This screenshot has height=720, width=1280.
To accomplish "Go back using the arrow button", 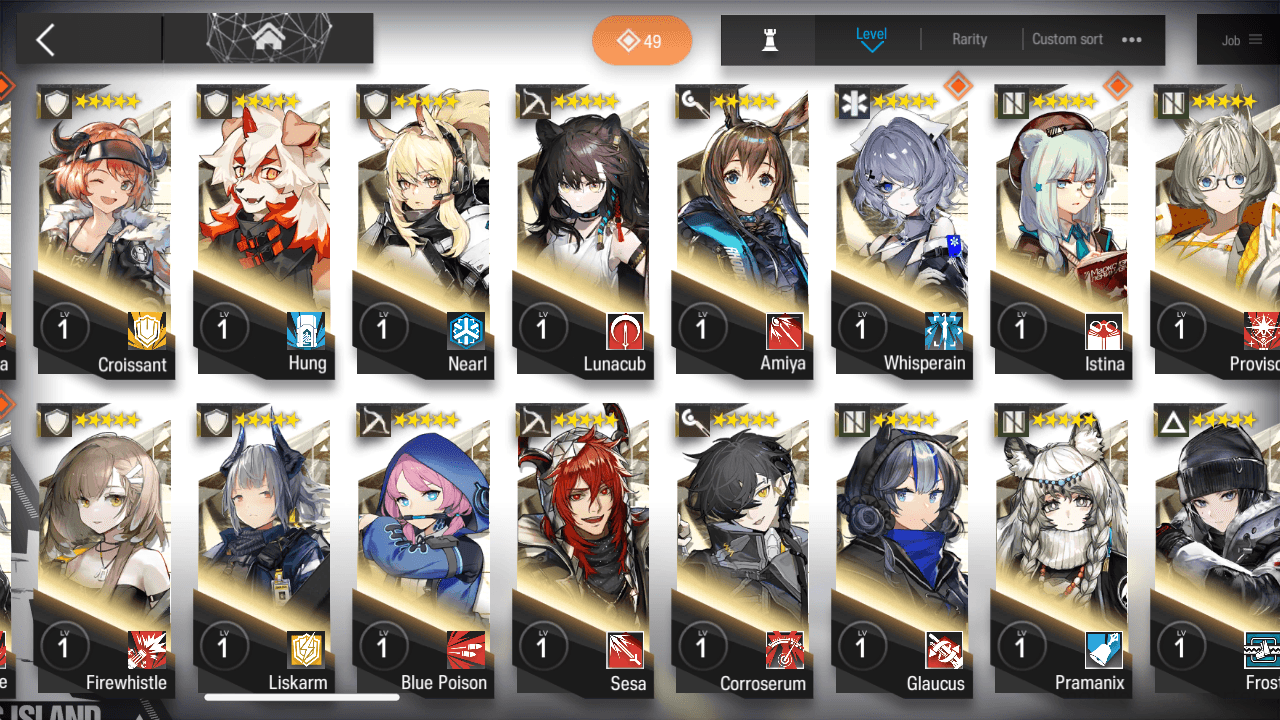I will (45, 40).
